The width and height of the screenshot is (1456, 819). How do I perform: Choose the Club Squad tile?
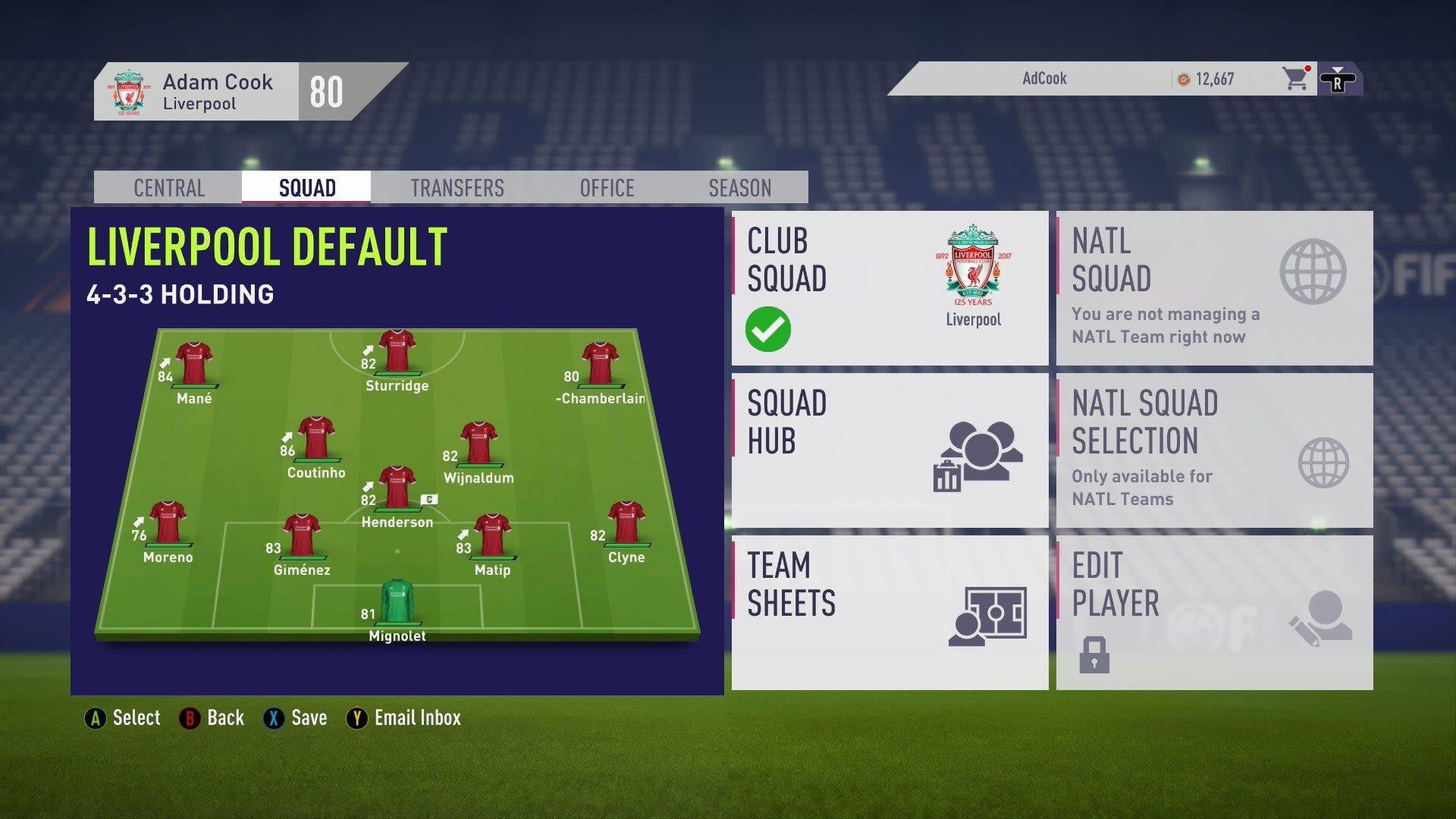(x=890, y=288)
